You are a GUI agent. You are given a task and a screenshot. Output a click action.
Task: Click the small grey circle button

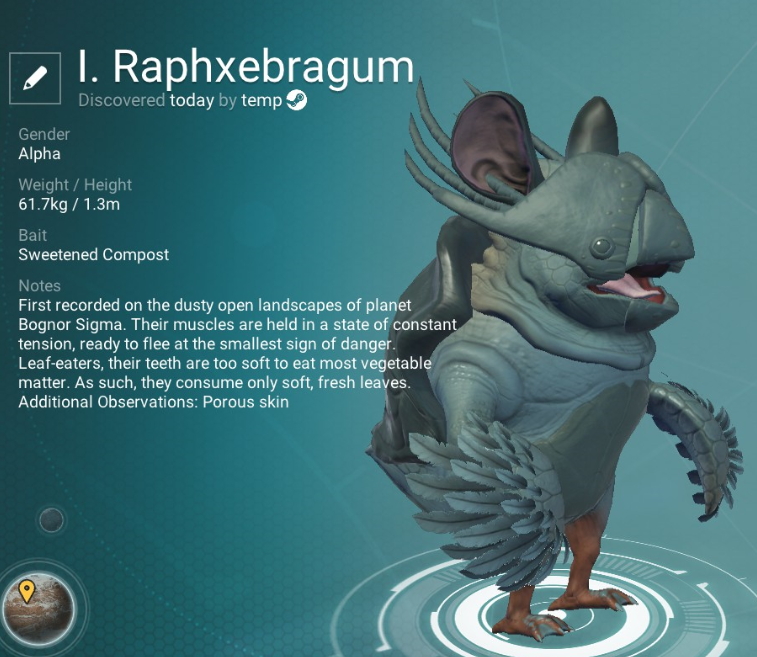[51, 520]
